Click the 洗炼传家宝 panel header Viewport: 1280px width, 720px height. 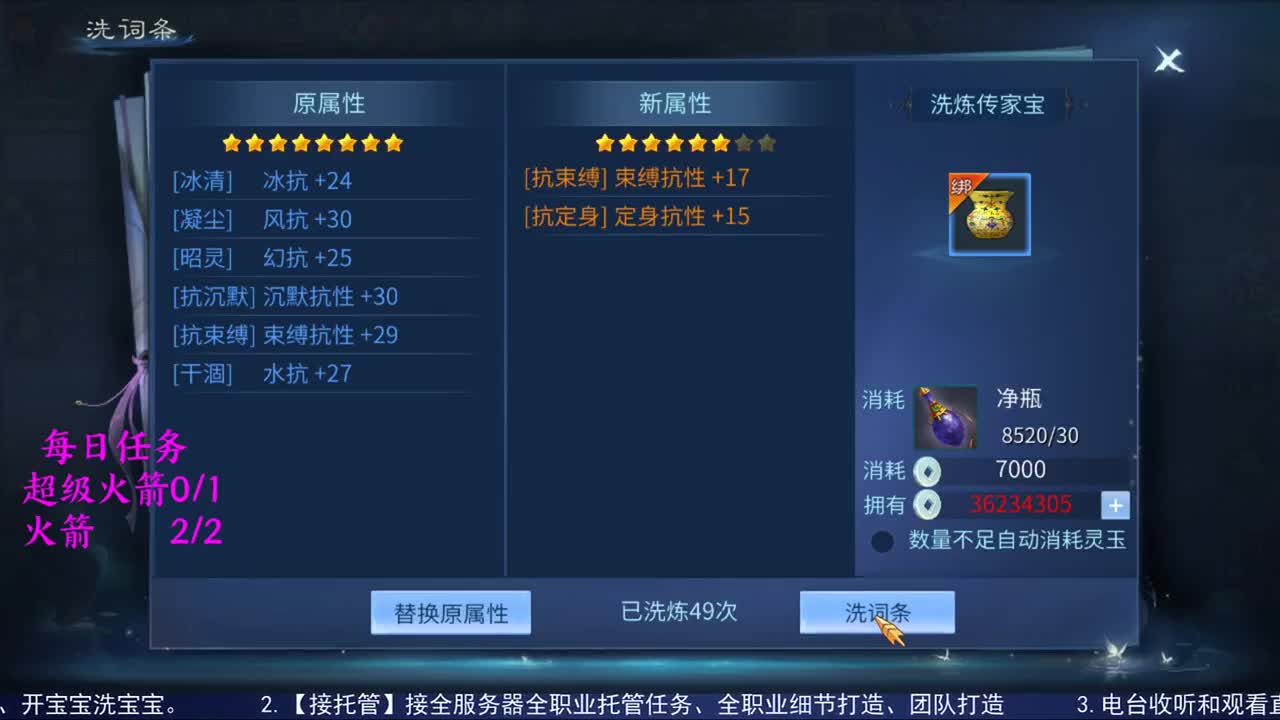click(986, 105)
